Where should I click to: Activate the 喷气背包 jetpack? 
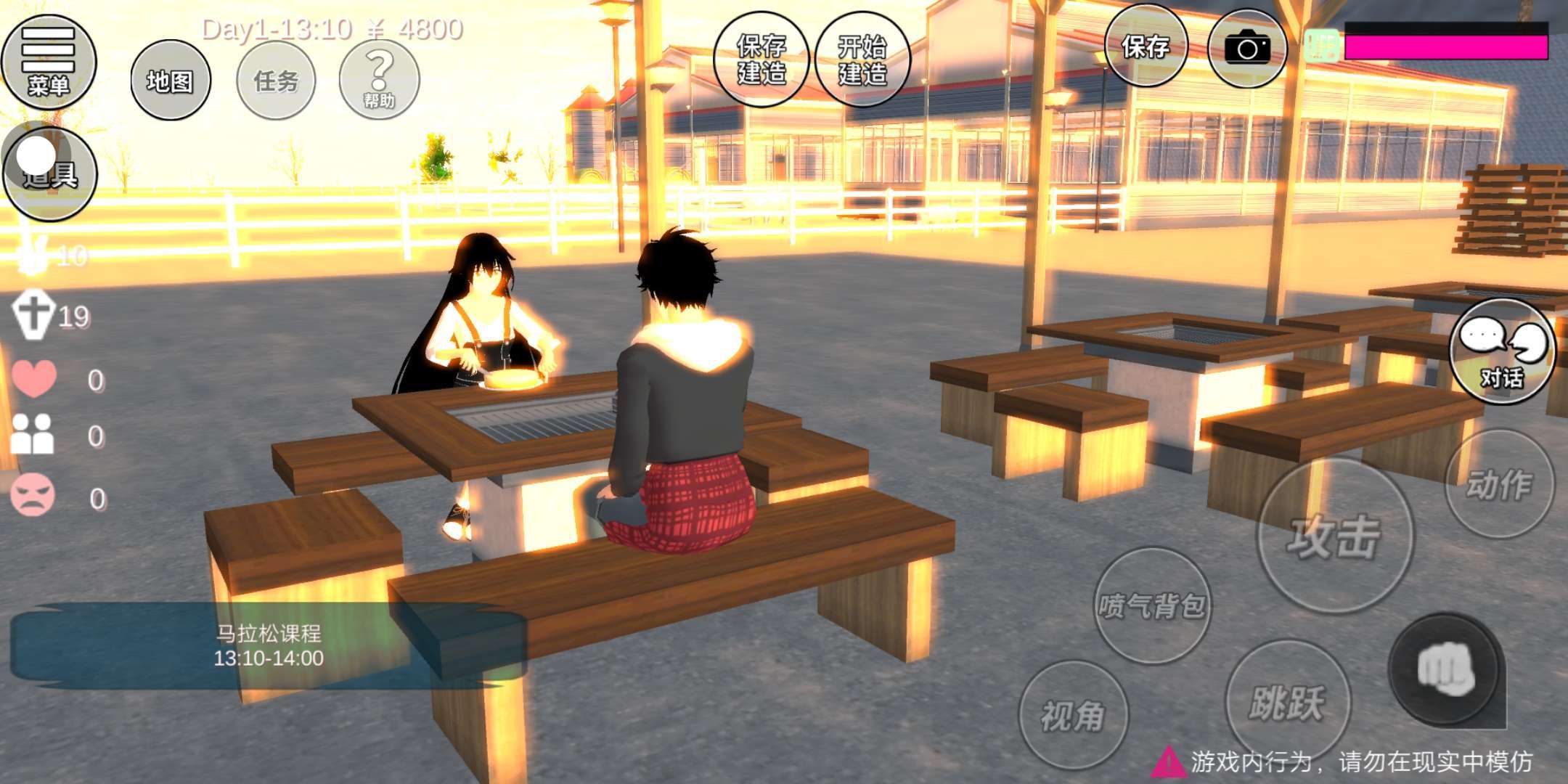point(1152,605)
